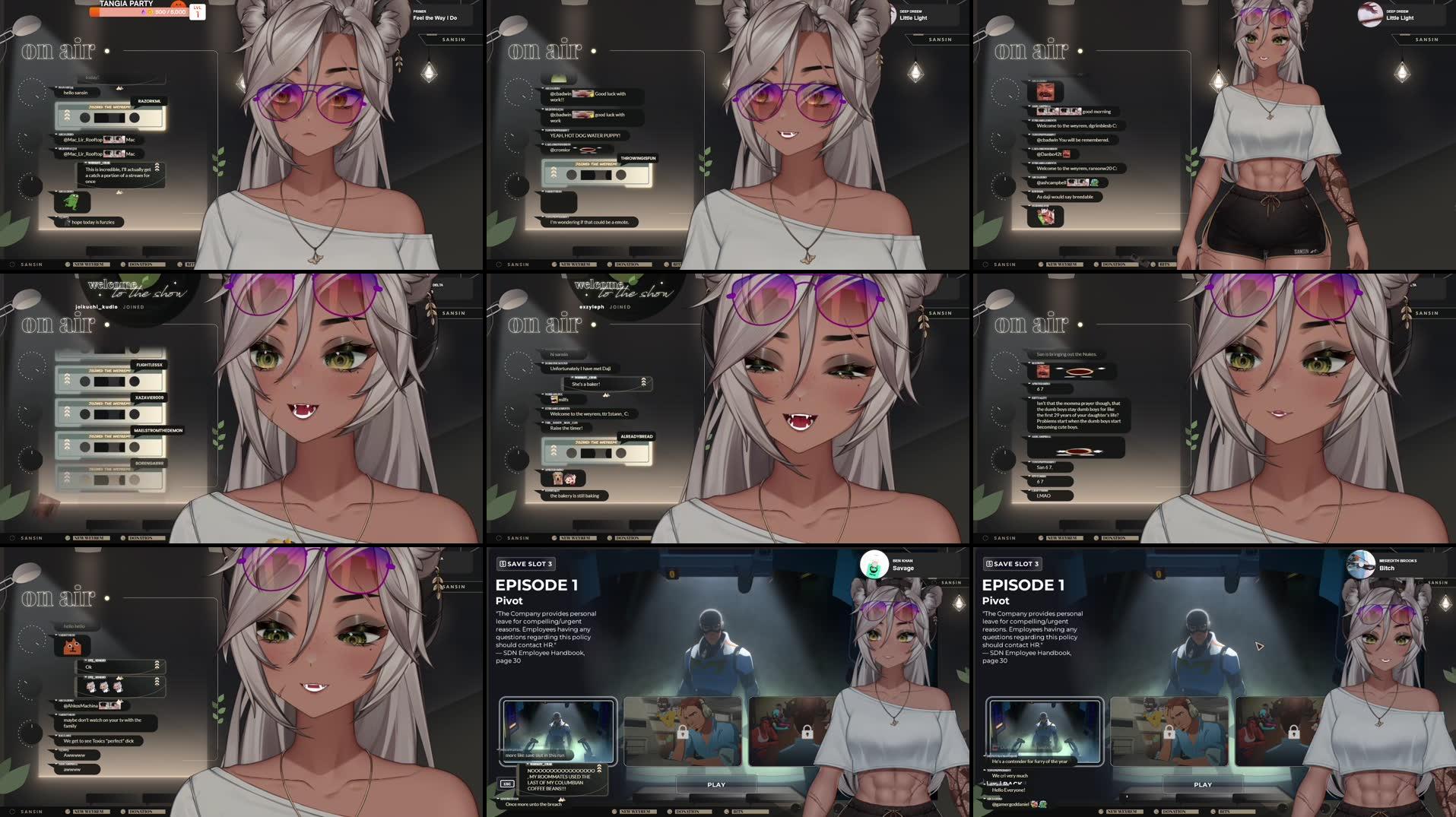Expand the chevrons on the coffee beans chat message
The image size is (1456, 817).
click(x=599, y=769)
